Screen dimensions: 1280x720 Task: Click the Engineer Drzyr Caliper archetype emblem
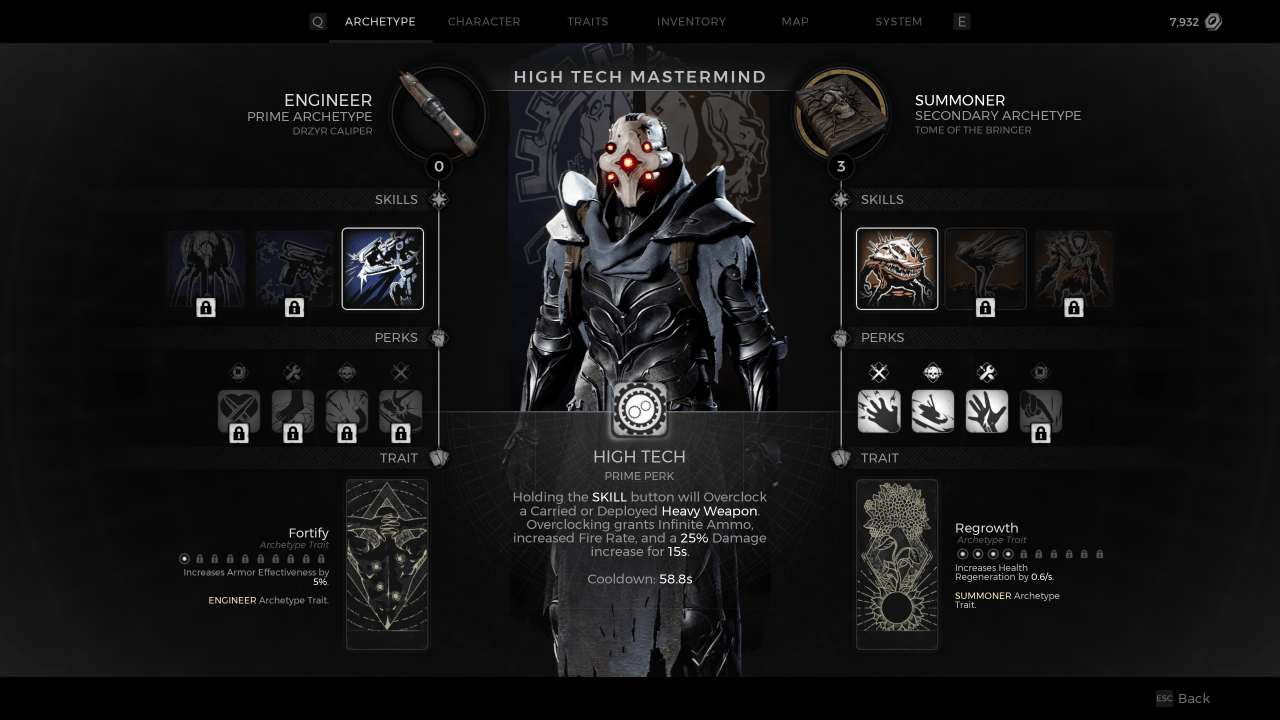tap(438, 114)
